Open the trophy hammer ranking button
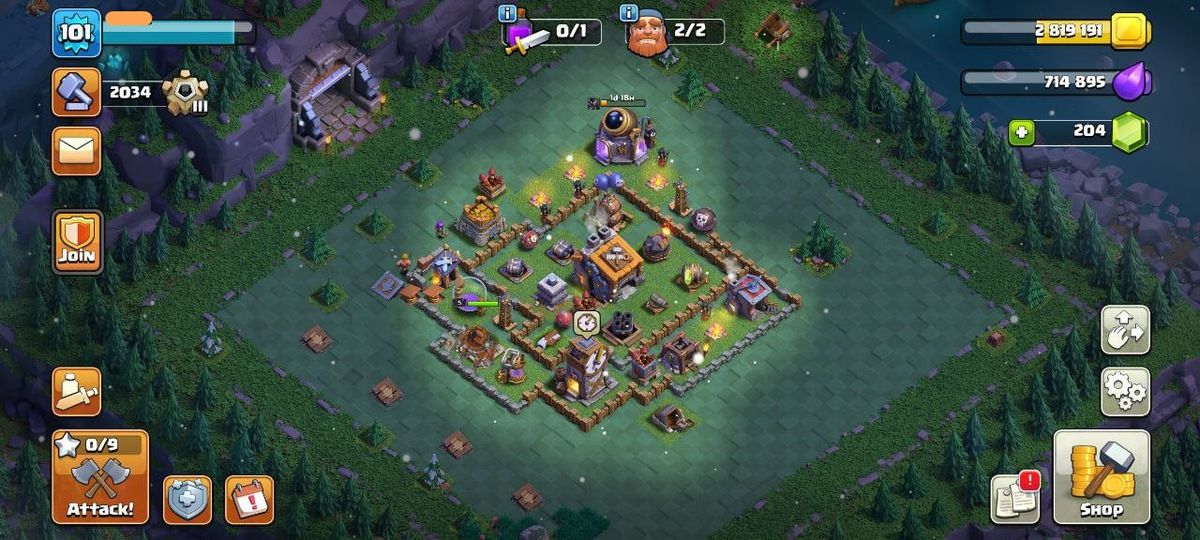Screen dimensions: 1200x540 coord(77,92)
